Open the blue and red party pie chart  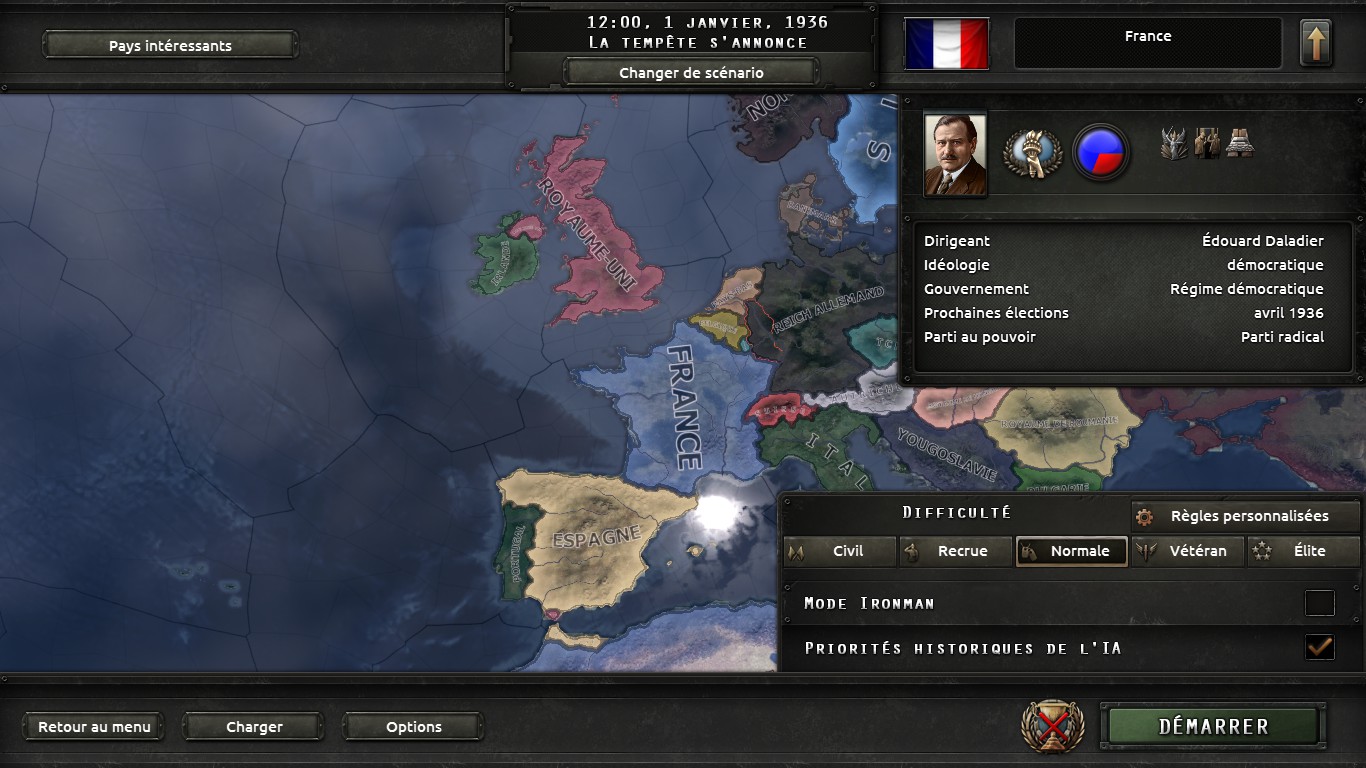pyautogui.click(x=1100, y=153)
